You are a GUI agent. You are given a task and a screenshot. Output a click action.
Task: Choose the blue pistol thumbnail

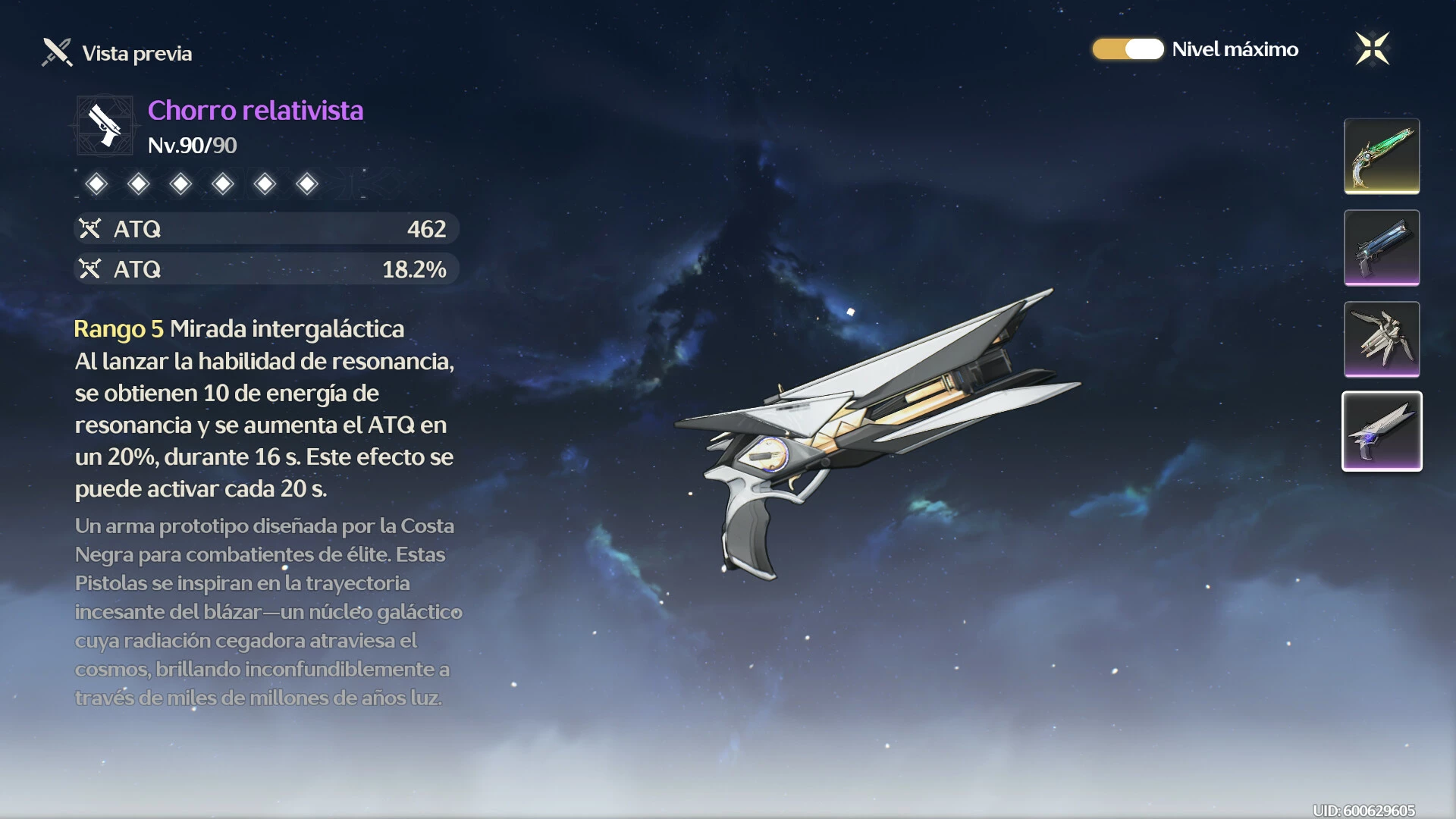[1382, 248]
